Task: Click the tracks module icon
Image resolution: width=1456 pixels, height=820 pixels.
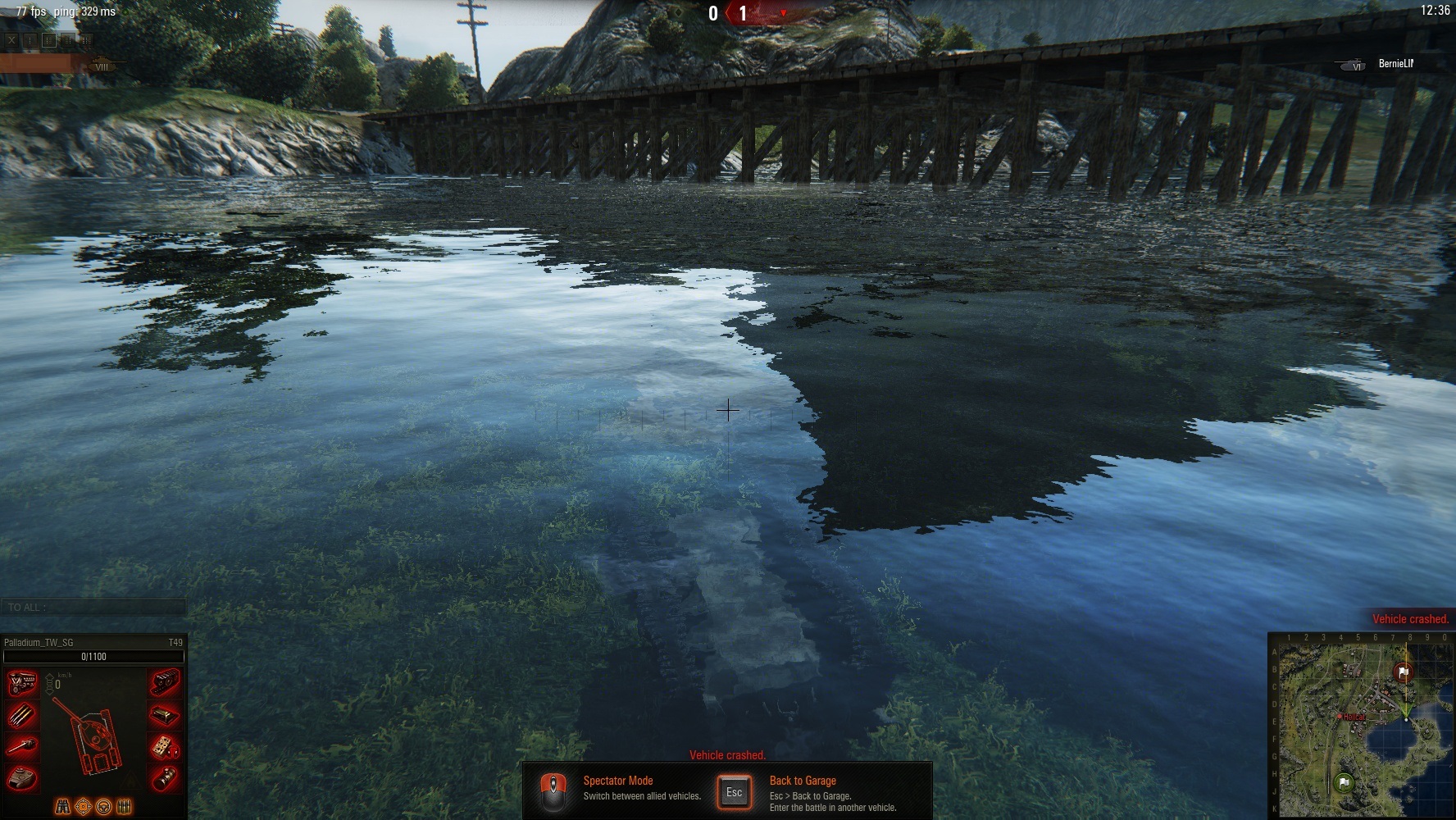Action: [165, 681]
